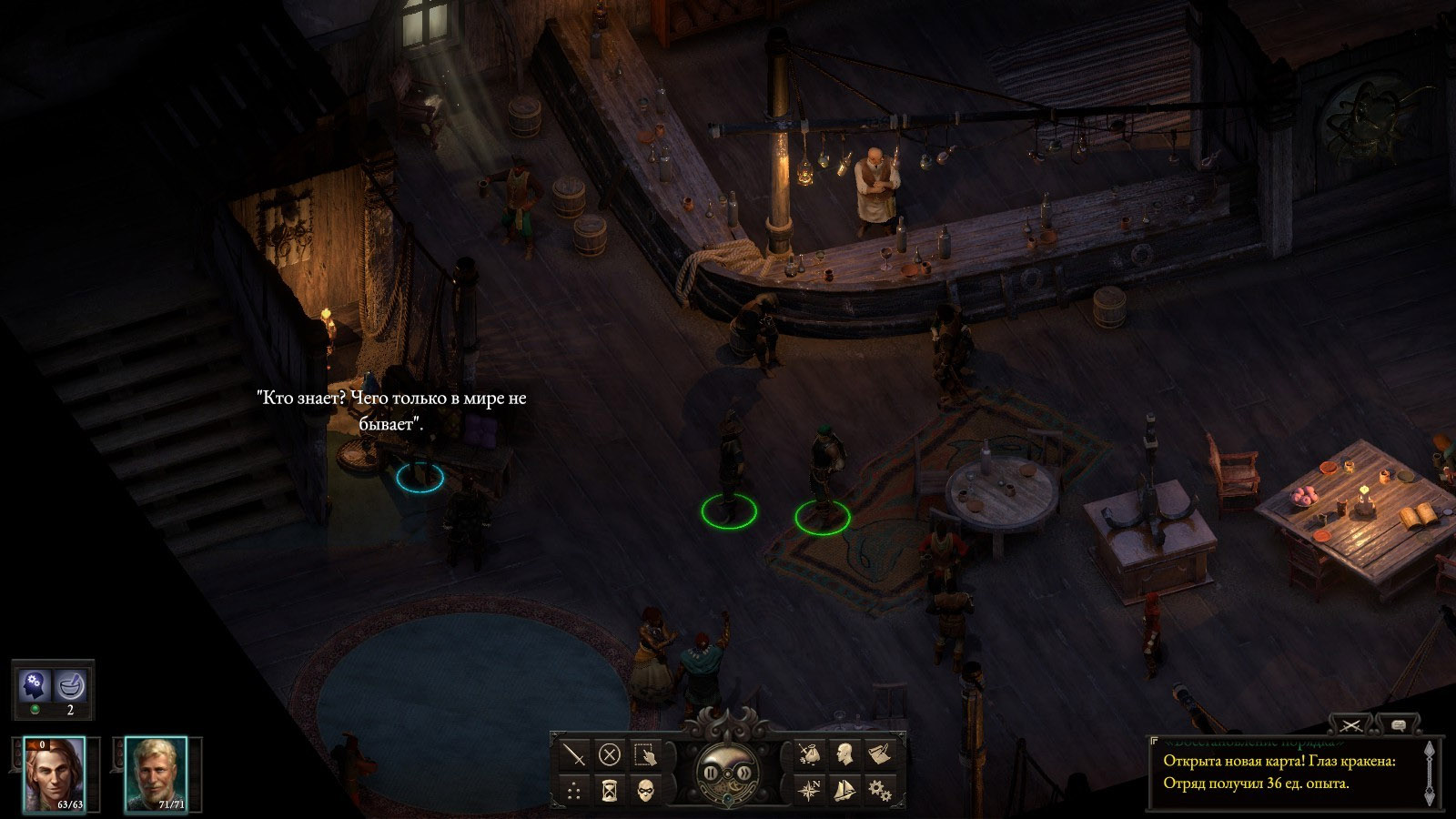This screenshot has width=1456, height=819.
Task: Select the long-haired elf party portrait
Action: (54, 773)
